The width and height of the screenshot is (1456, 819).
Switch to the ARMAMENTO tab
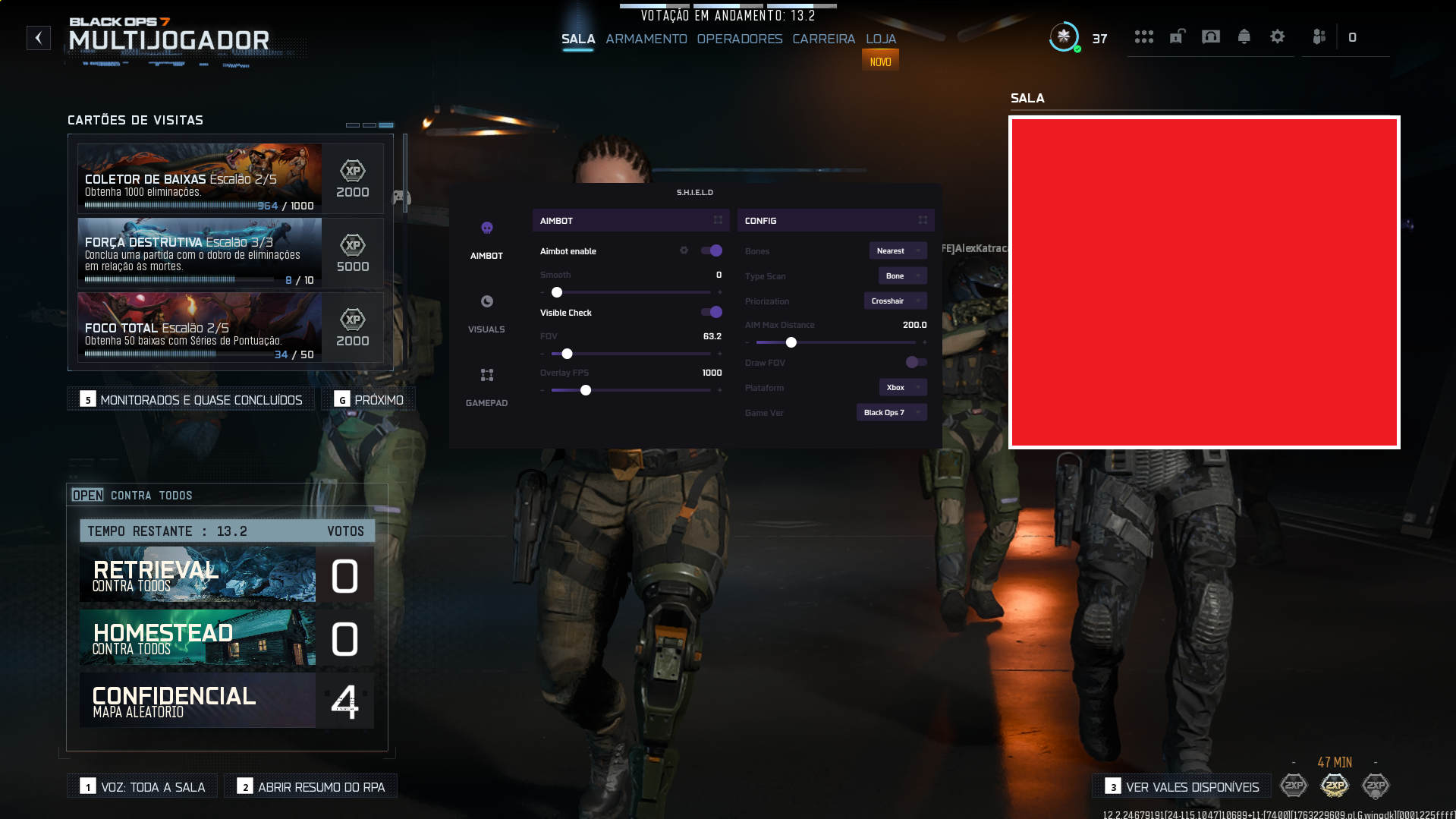646,39
